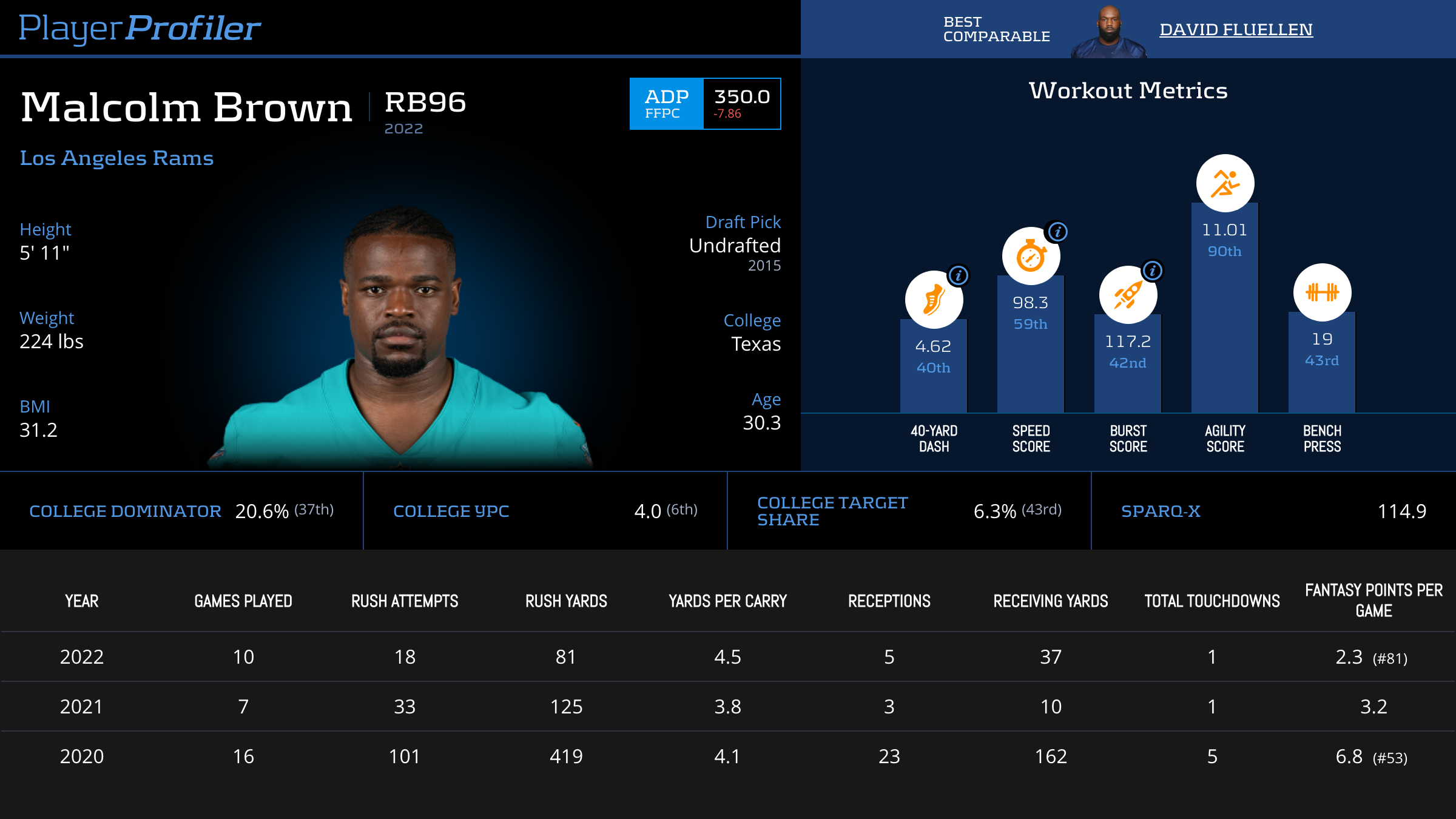This screenshot has height=819, width=1456.
Task: Open the Los Angeles Rams team link
Action: 116,158
